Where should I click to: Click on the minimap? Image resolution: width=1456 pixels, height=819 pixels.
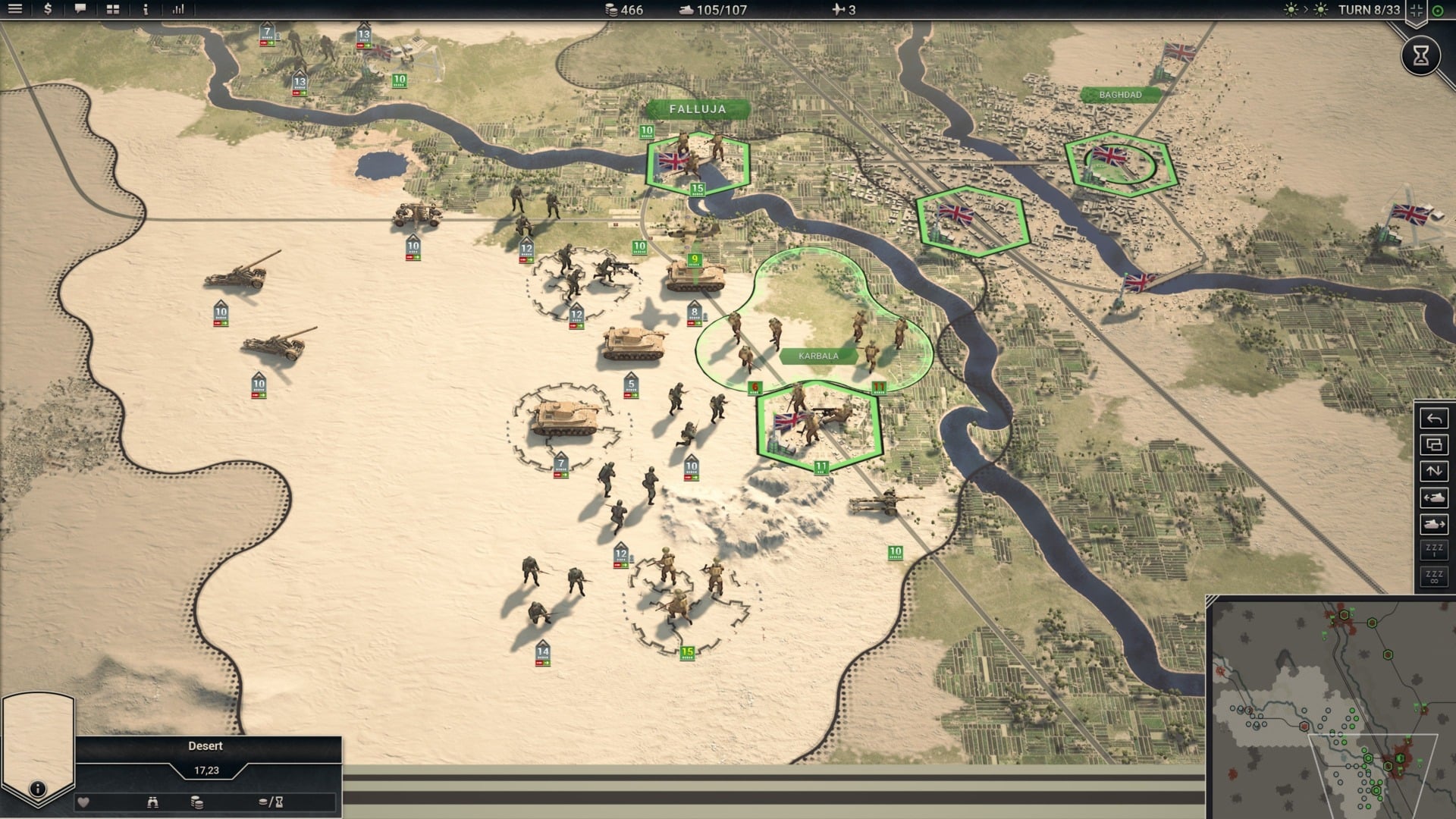click(x=1331, y=709)
